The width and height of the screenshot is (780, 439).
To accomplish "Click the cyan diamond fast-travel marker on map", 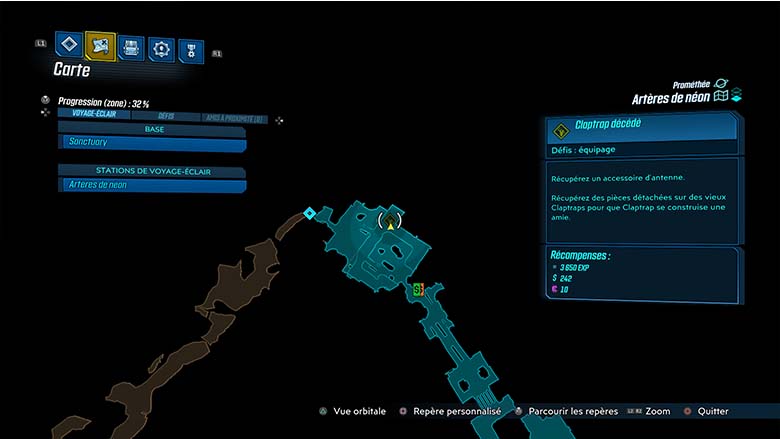I will coord(310,213).
